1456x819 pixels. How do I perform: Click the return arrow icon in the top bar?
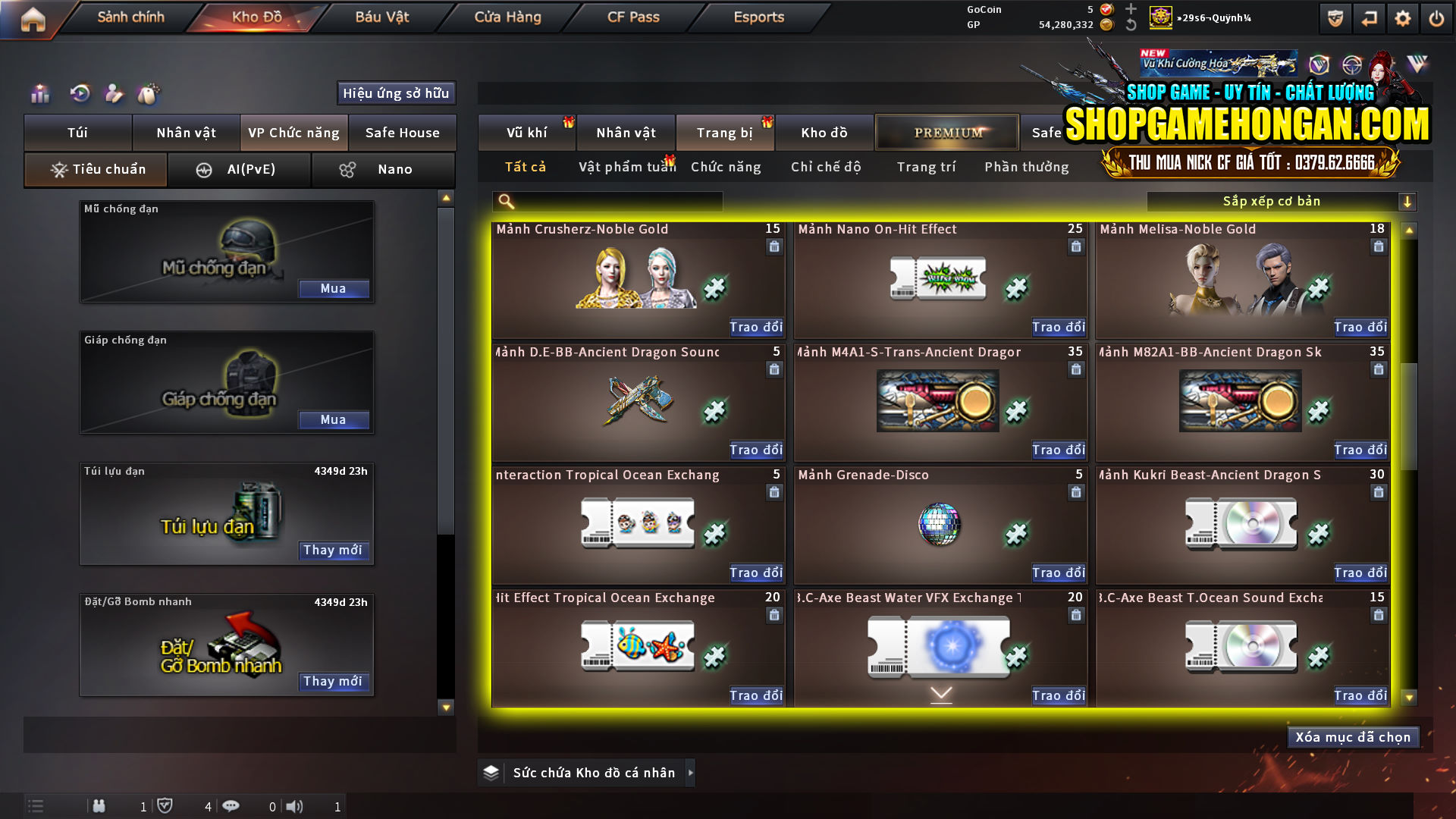1370,17
